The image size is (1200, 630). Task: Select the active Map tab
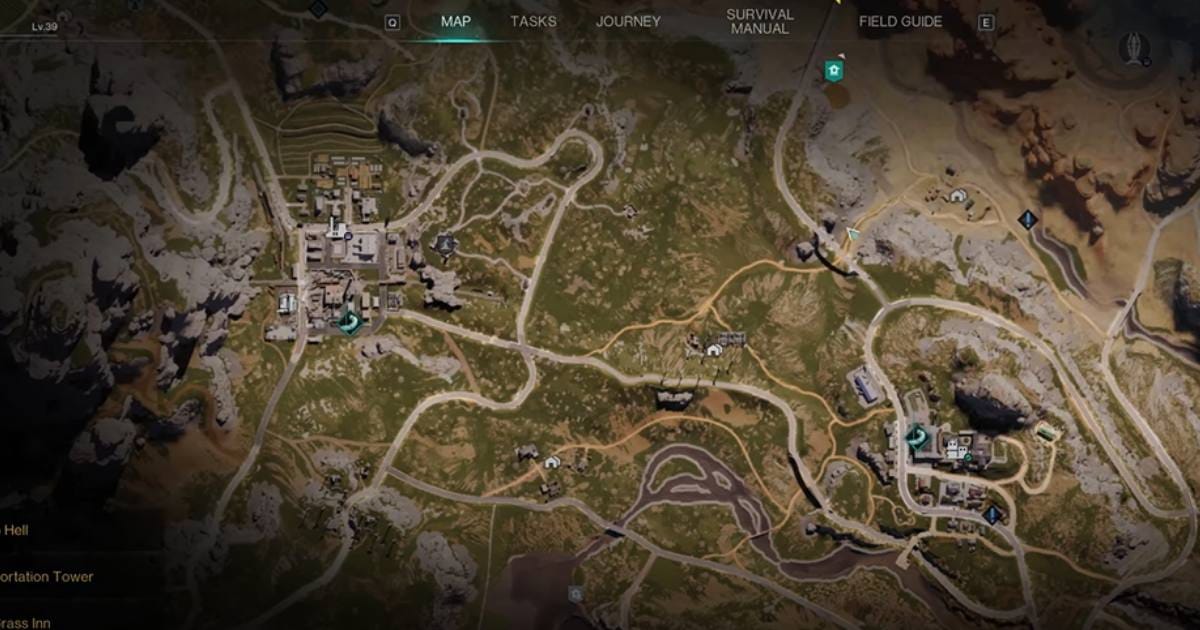(x=456, y=21)
